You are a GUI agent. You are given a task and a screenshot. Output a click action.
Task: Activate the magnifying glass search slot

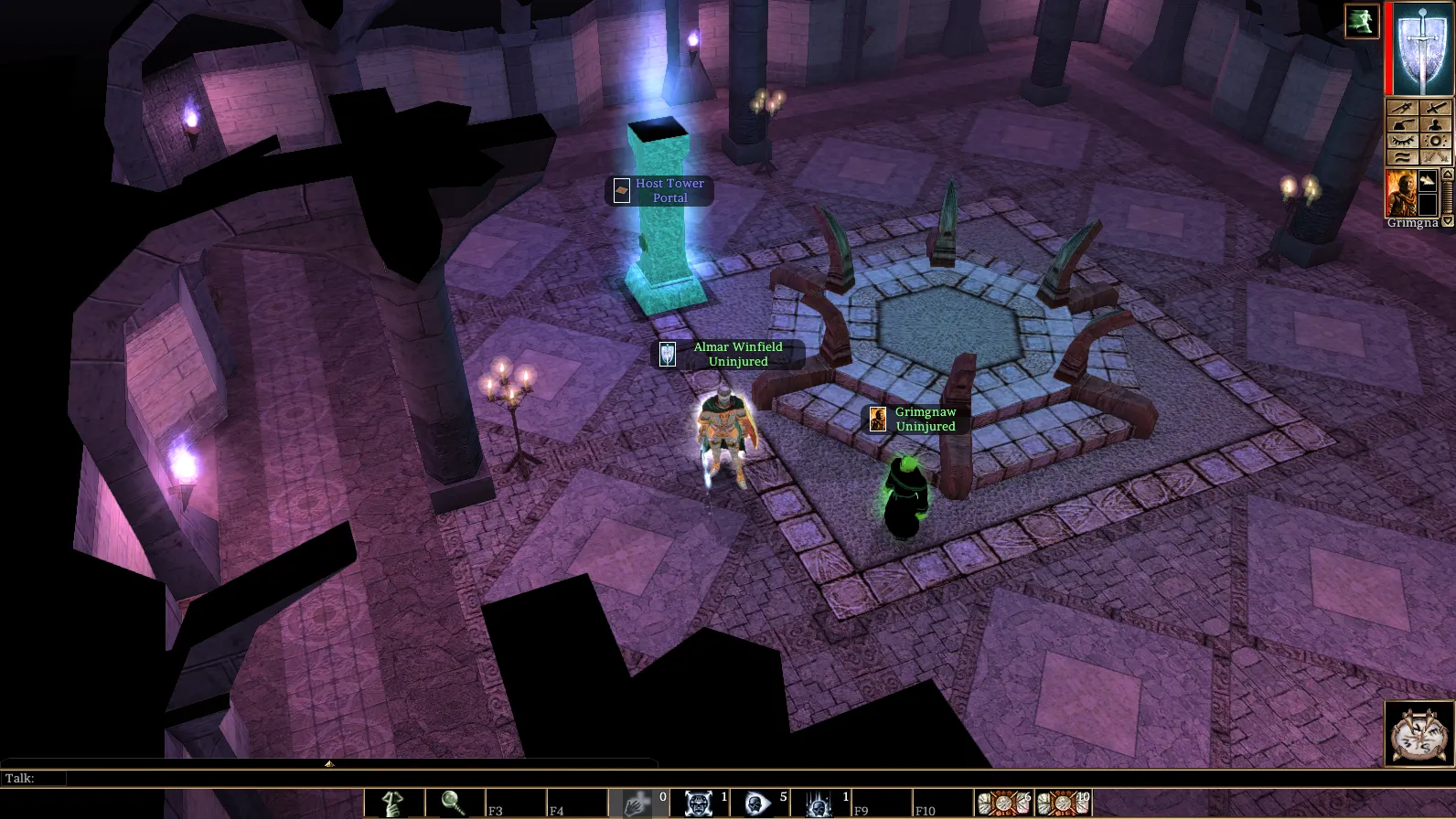pos(454,803)
